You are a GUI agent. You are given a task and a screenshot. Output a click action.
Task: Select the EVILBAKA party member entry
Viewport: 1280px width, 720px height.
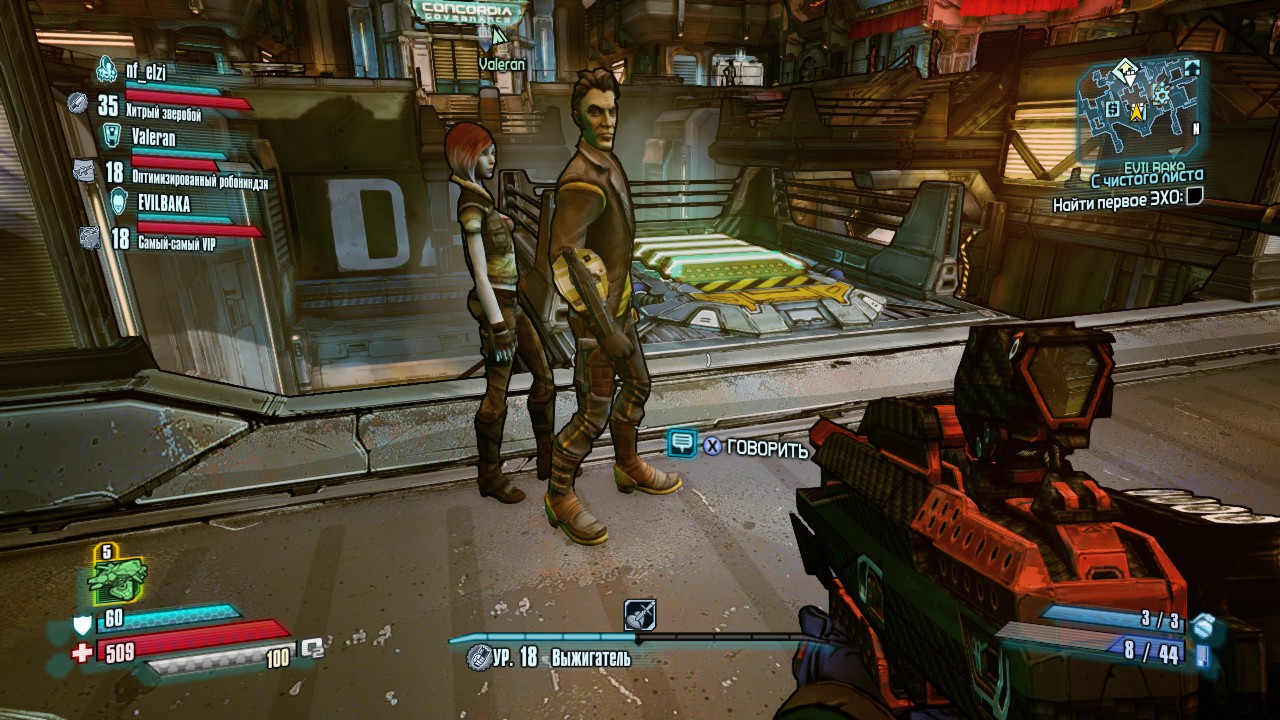164,202
